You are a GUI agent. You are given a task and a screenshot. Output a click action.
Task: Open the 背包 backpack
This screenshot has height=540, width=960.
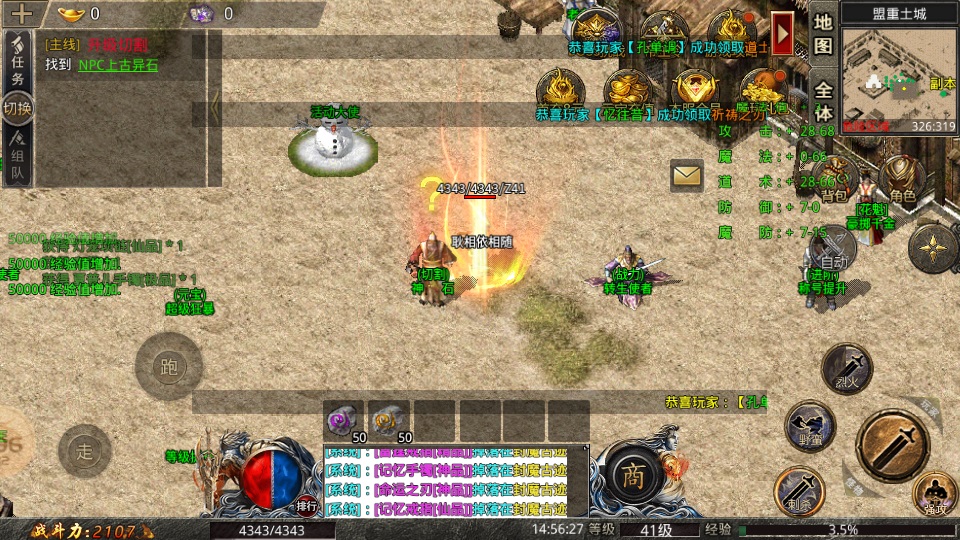835,180
